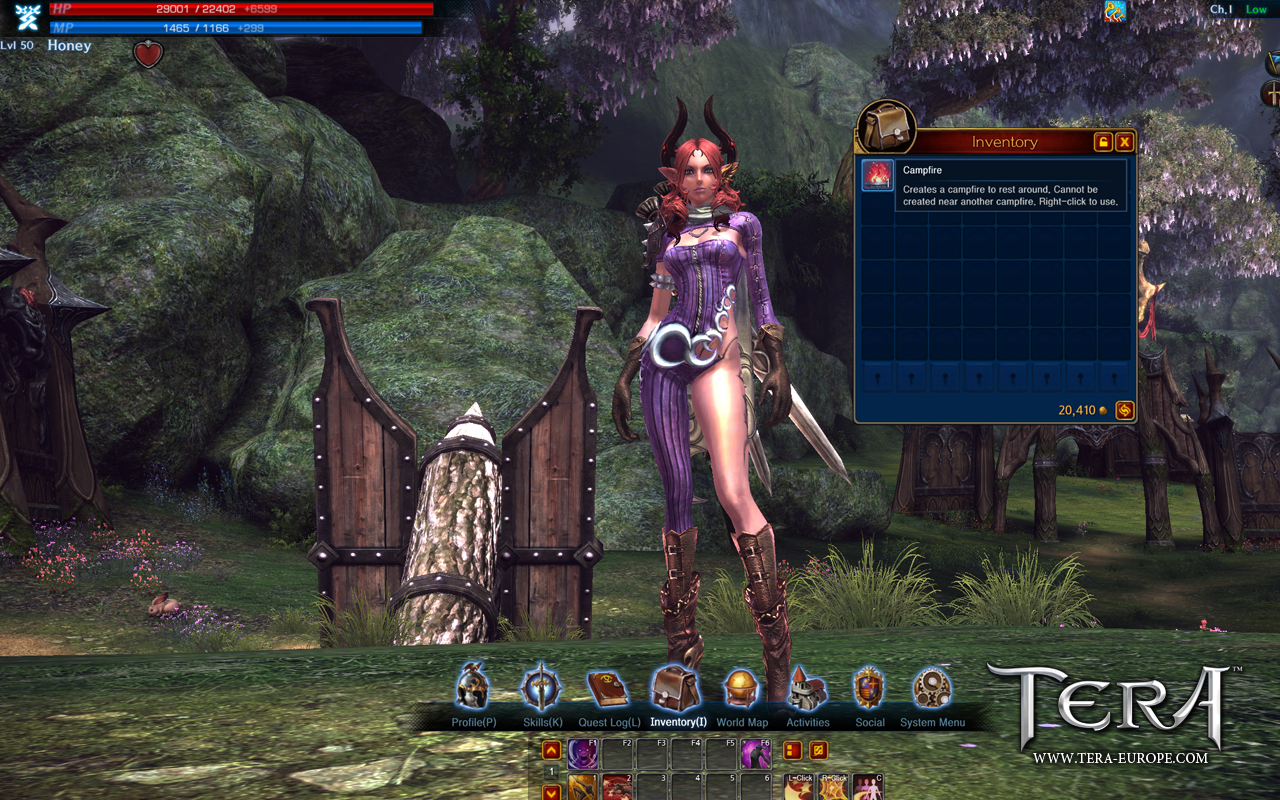Image resolution: width=1280 pixels, height=800 pixels.
Task: Activate the F1 purple skill slot
Action: tap(584, 753)
